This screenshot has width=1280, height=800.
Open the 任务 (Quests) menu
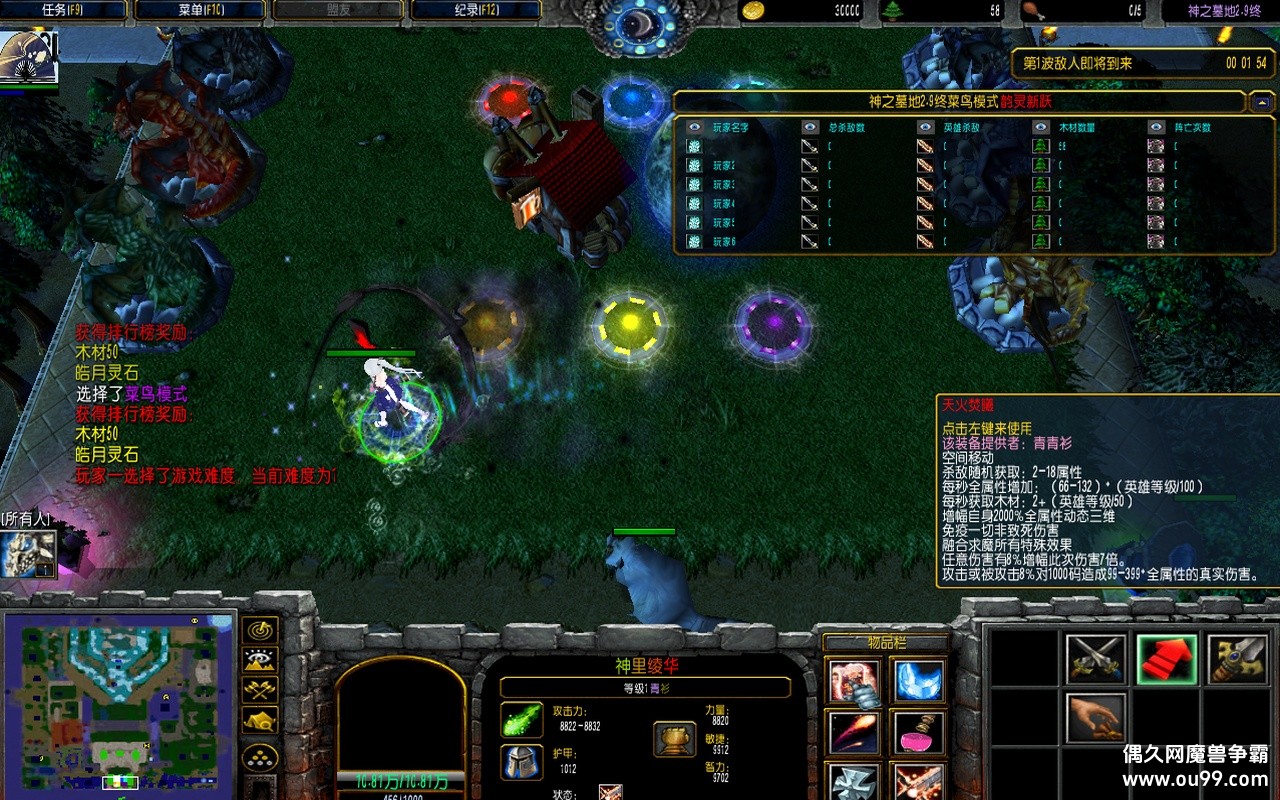[62, 10]
